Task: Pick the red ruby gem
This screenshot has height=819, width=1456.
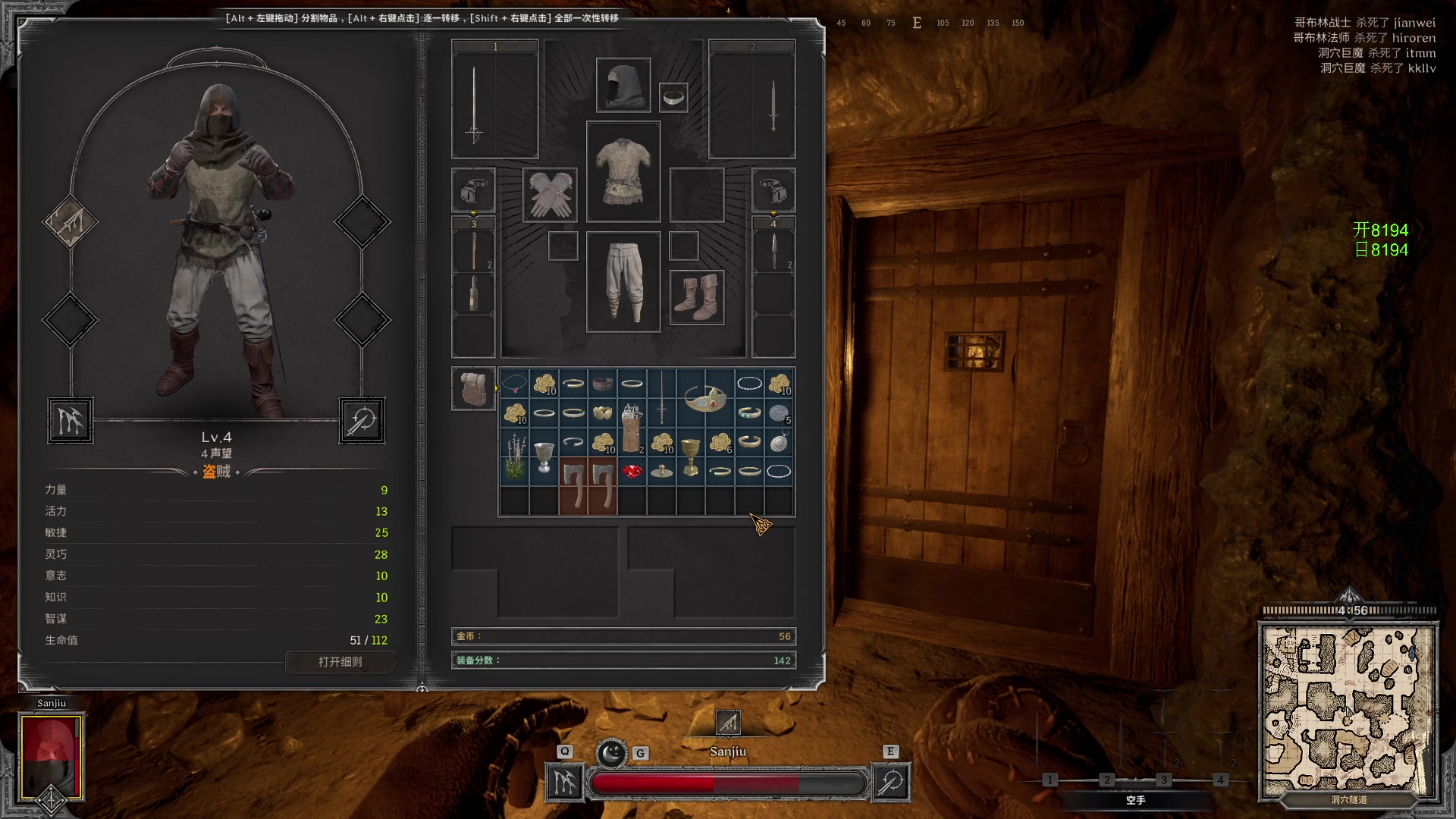Action: pyautogui.click(x=632, y=472)
